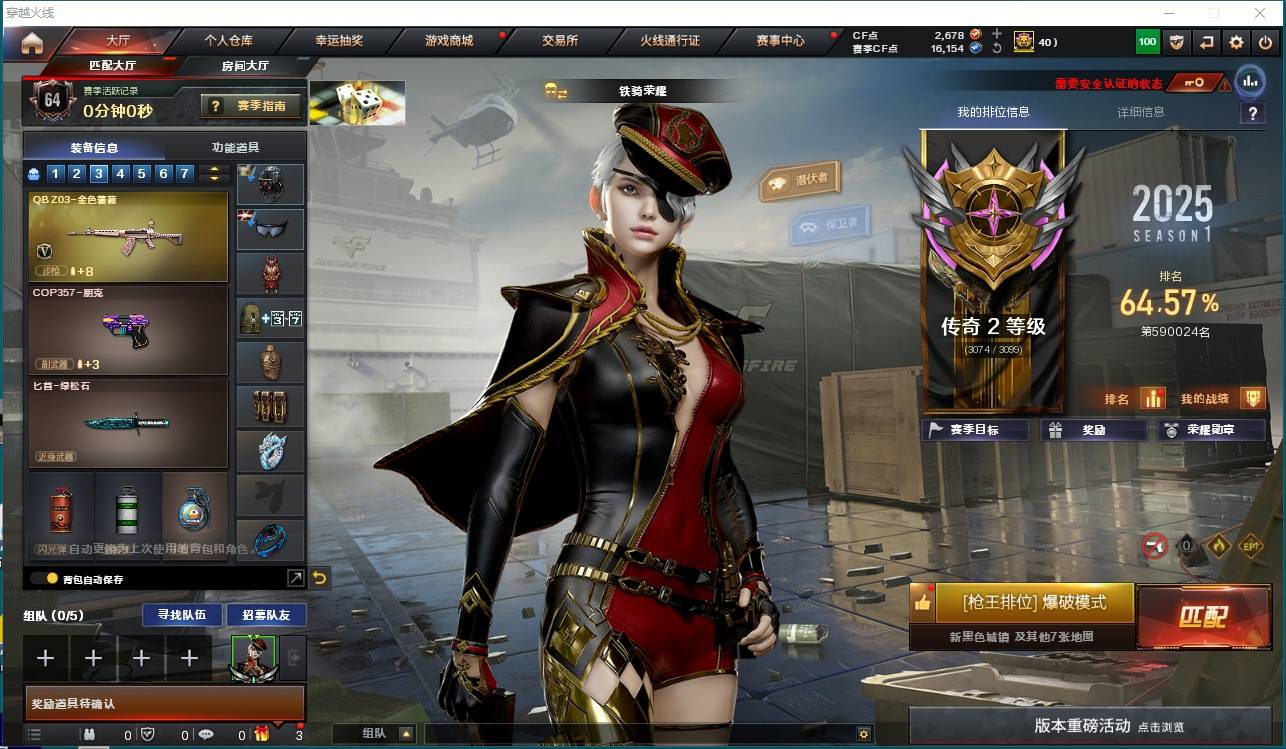This screenshot has height=749, width=1286.
Task: Switch to the 功能道具 tab
Action: (x=242, y=147)
